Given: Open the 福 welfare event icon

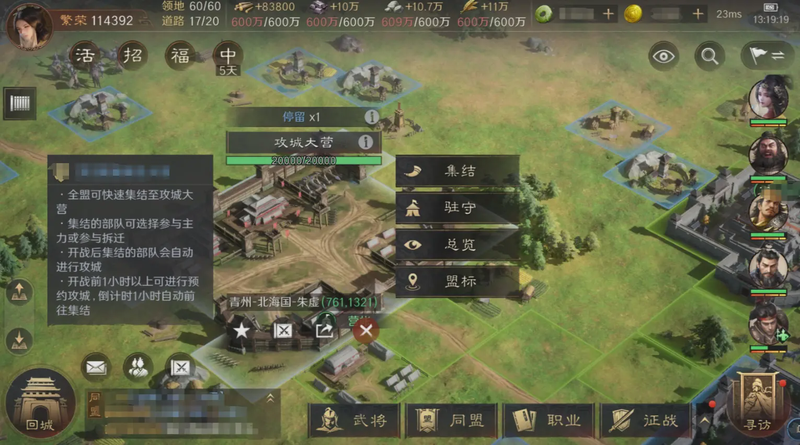Looking at the screenshot, I should pyautogui.click(x=181, y=55).
